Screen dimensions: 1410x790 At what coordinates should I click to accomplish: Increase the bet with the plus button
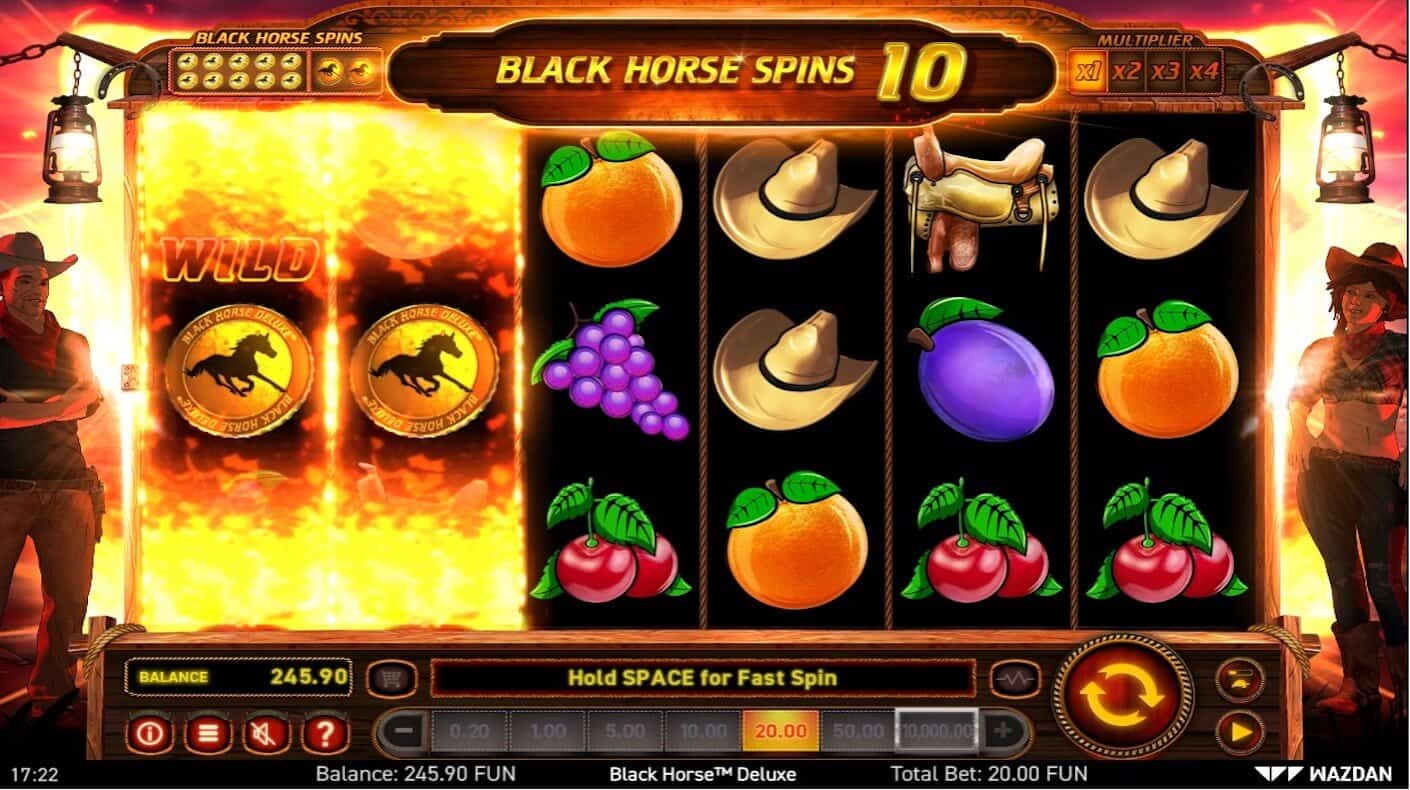click(x=1001, y=731)
